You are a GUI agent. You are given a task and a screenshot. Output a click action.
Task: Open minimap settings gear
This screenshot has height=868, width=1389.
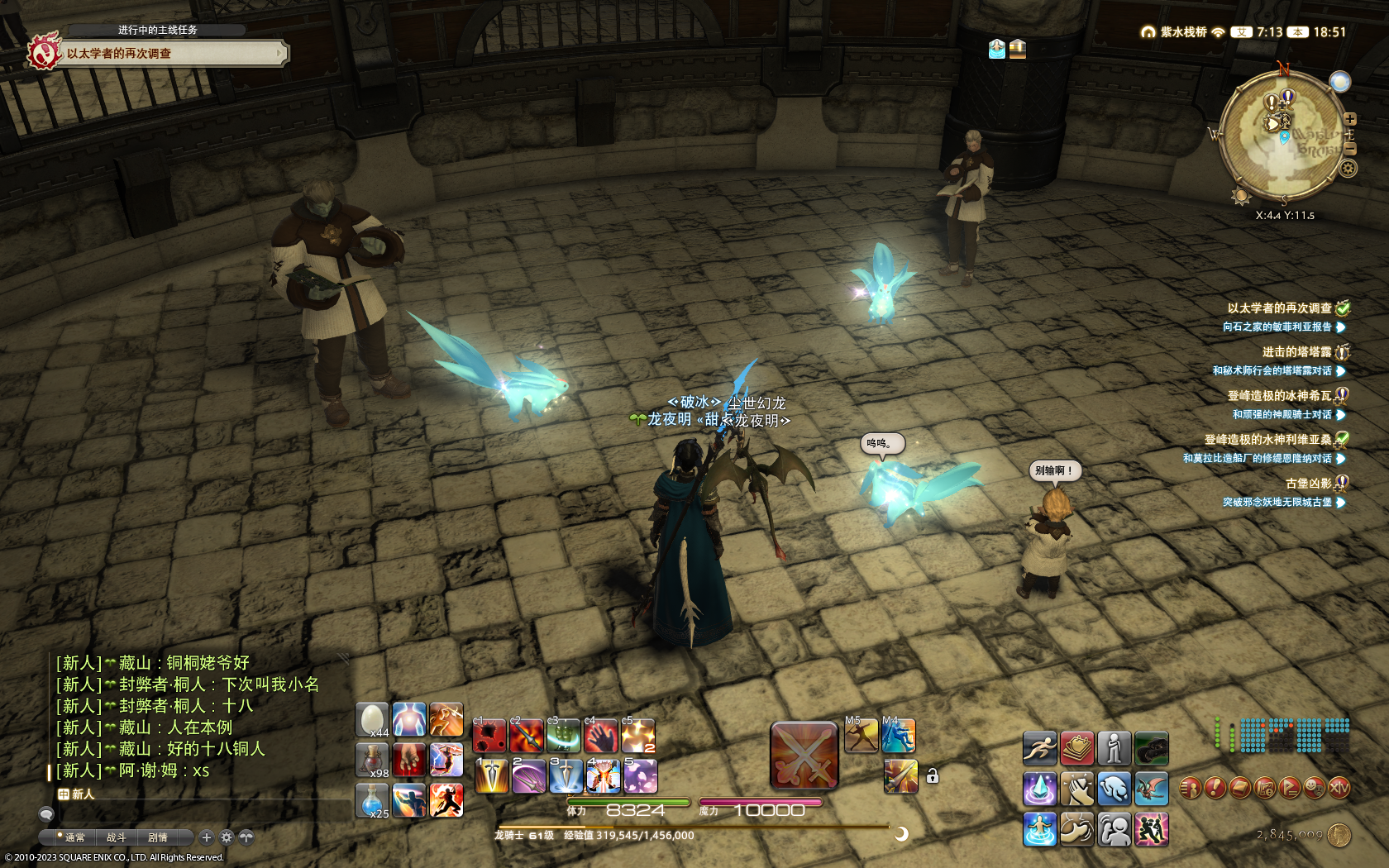[x=1348, y=169]
